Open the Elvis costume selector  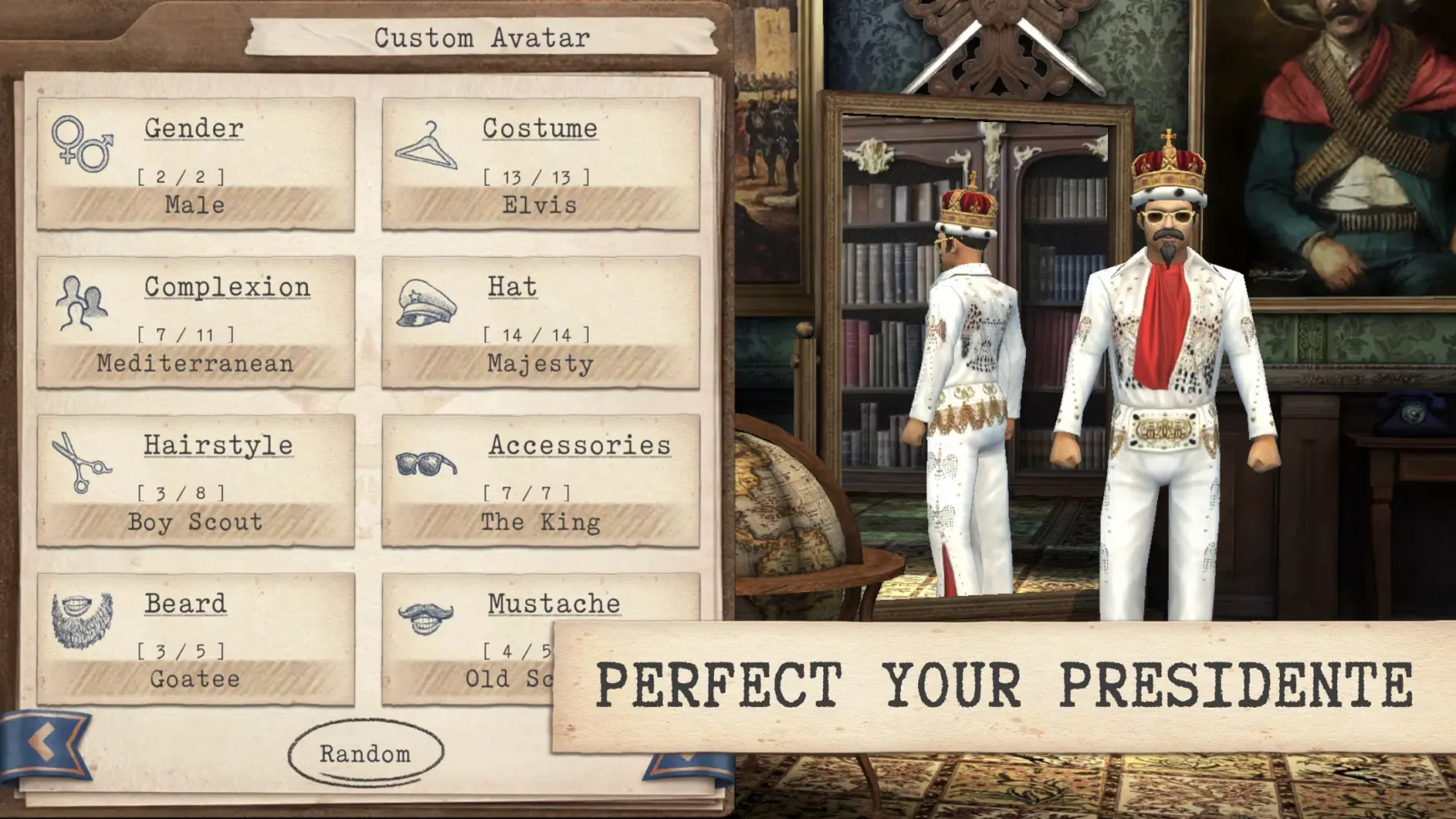pyautogui.click(x=540, y=205)
